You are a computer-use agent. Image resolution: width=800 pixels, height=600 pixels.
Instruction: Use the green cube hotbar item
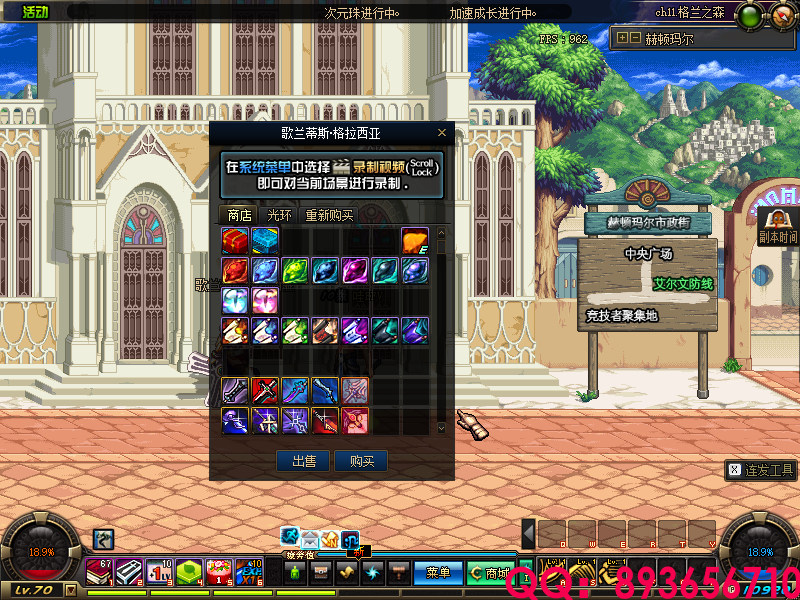click(x=189, y=571)
